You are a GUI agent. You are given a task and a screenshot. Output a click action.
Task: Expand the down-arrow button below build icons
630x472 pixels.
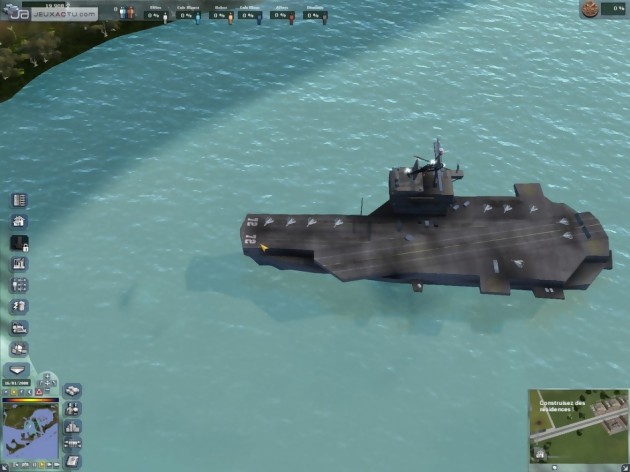pyautogui.click(x=19, y=368)
